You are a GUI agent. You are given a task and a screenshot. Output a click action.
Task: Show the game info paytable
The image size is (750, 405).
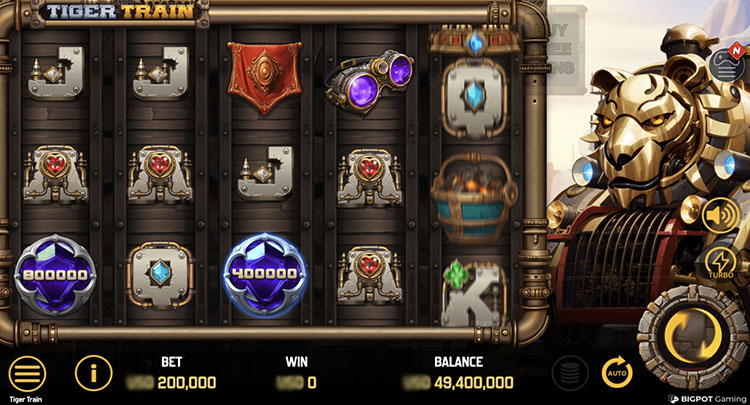[93, 373]
